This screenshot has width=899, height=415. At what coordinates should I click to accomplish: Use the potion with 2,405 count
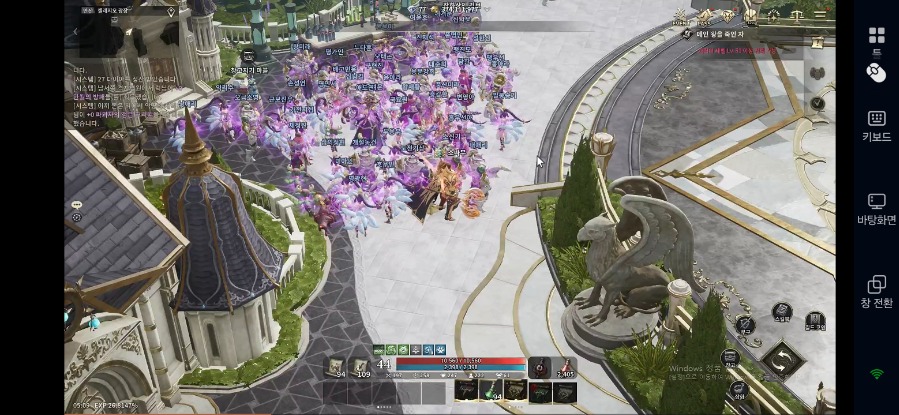click(565, 368)
